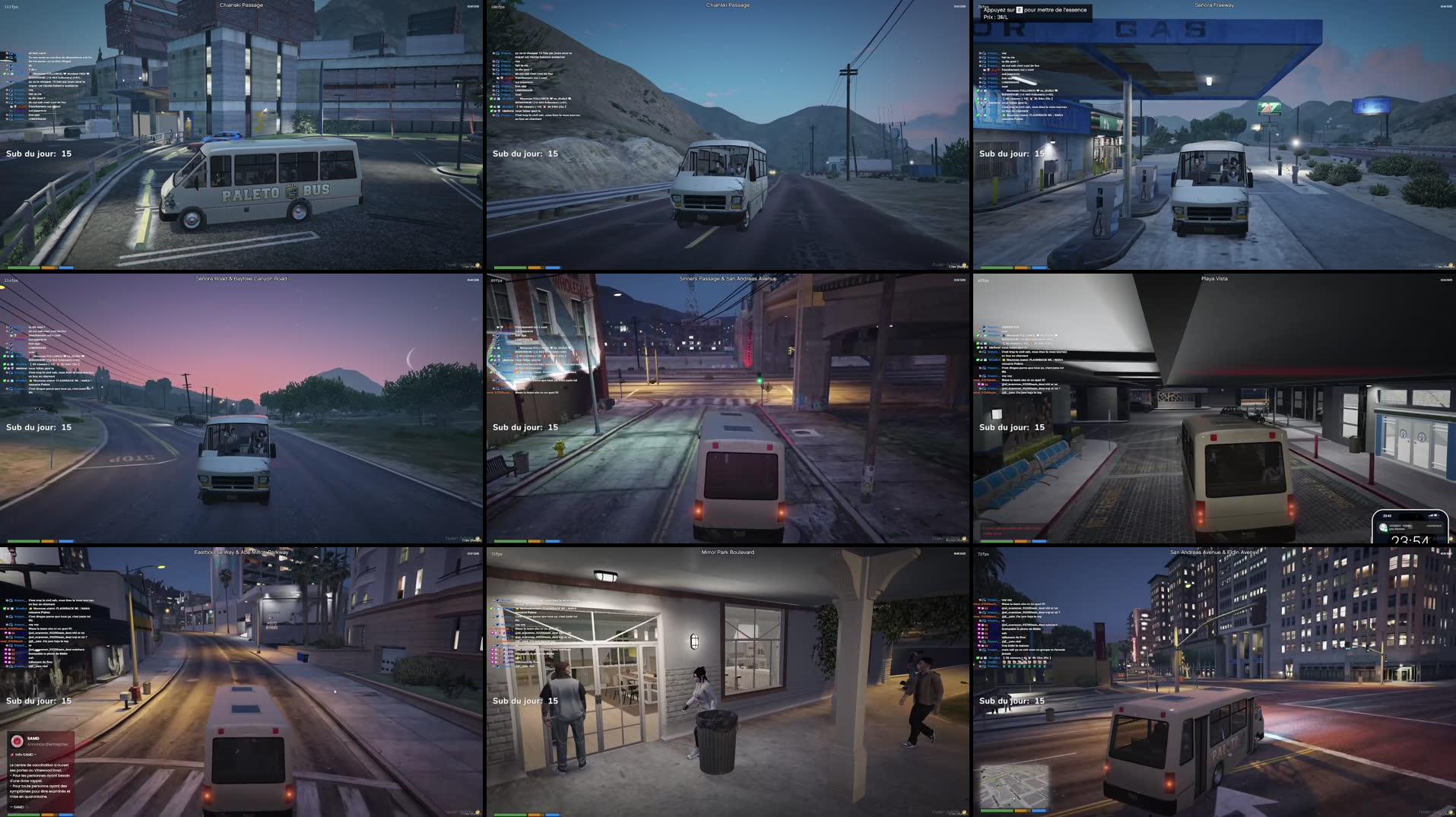Click the battery icon on the phone status bar

click(x=1435, y=515)
